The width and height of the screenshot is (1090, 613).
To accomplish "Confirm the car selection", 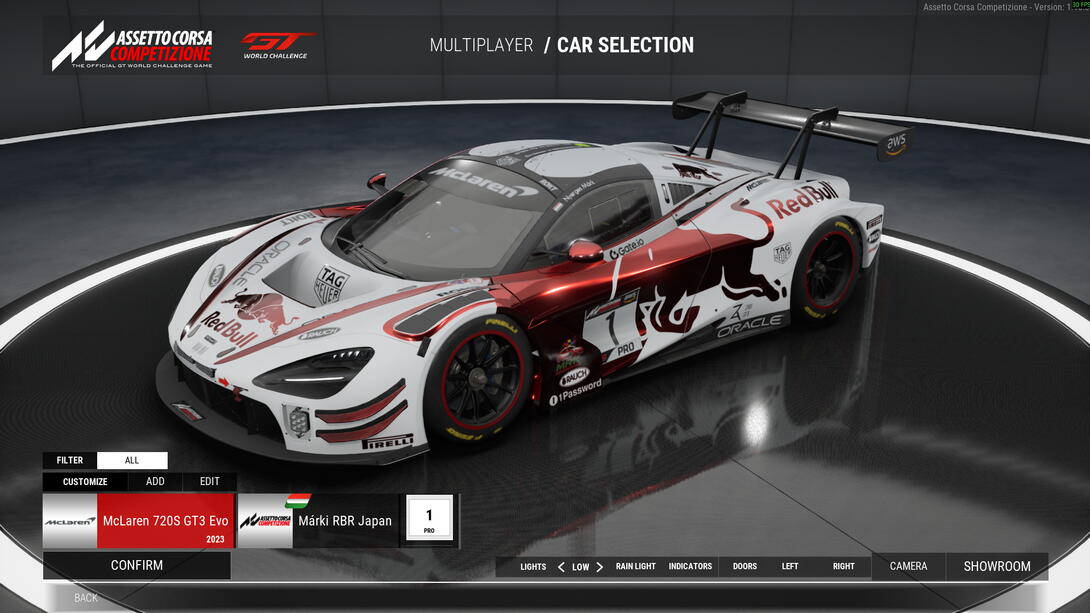I will click(x=137, y=565).
